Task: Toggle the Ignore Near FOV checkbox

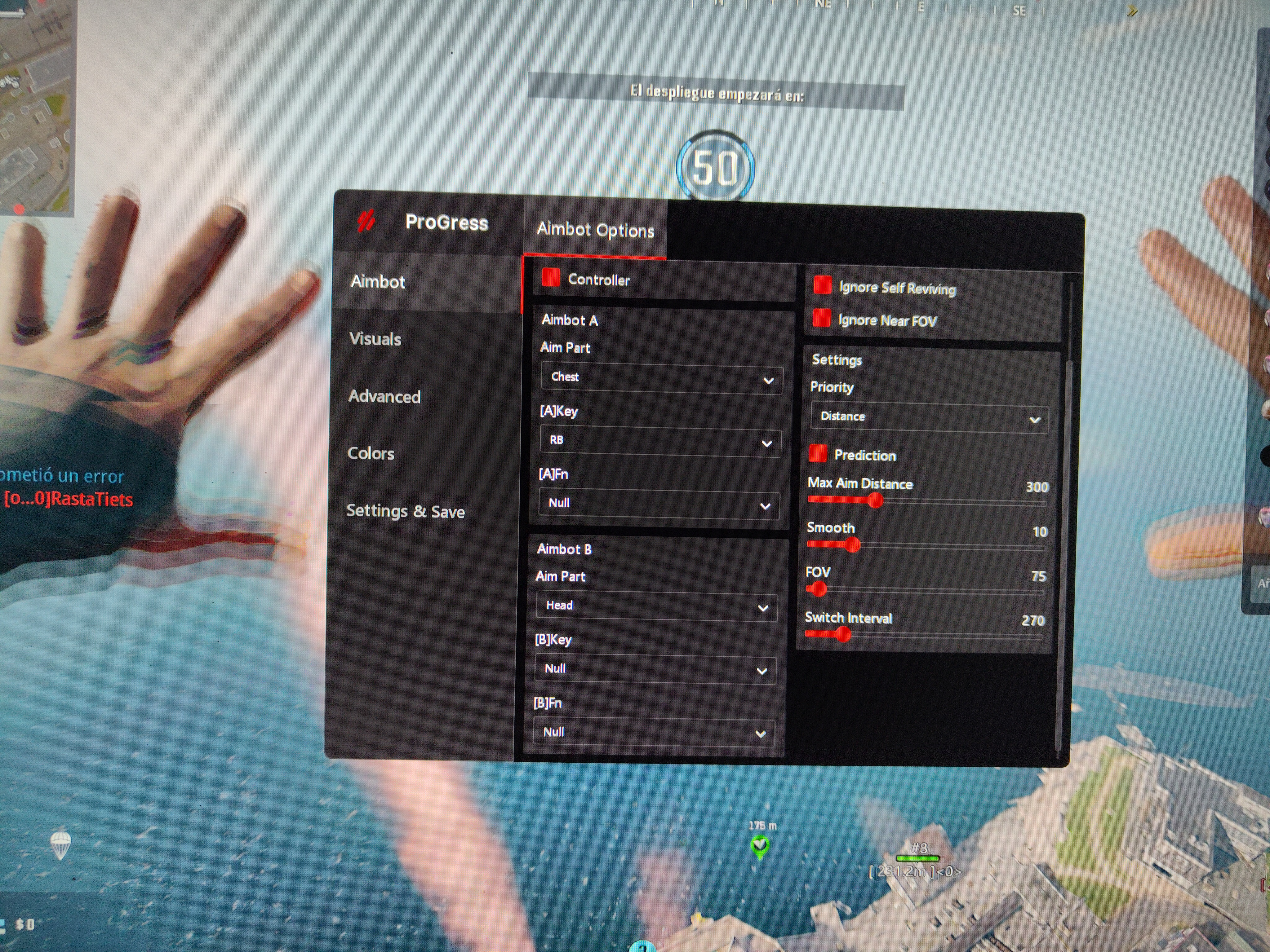Action: (x=822, y=318)
